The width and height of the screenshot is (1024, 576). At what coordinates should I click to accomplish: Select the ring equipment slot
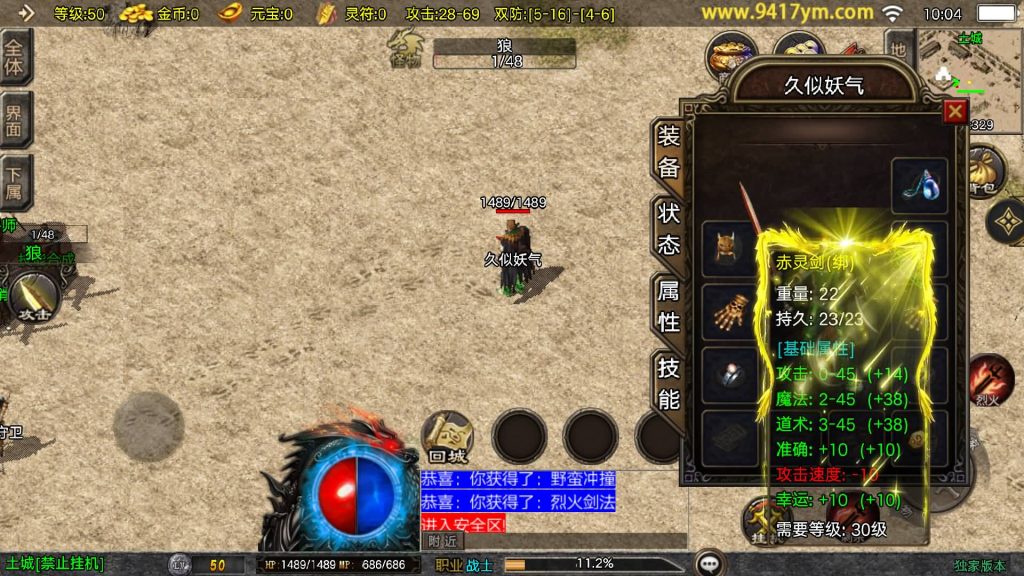[728, 374]
